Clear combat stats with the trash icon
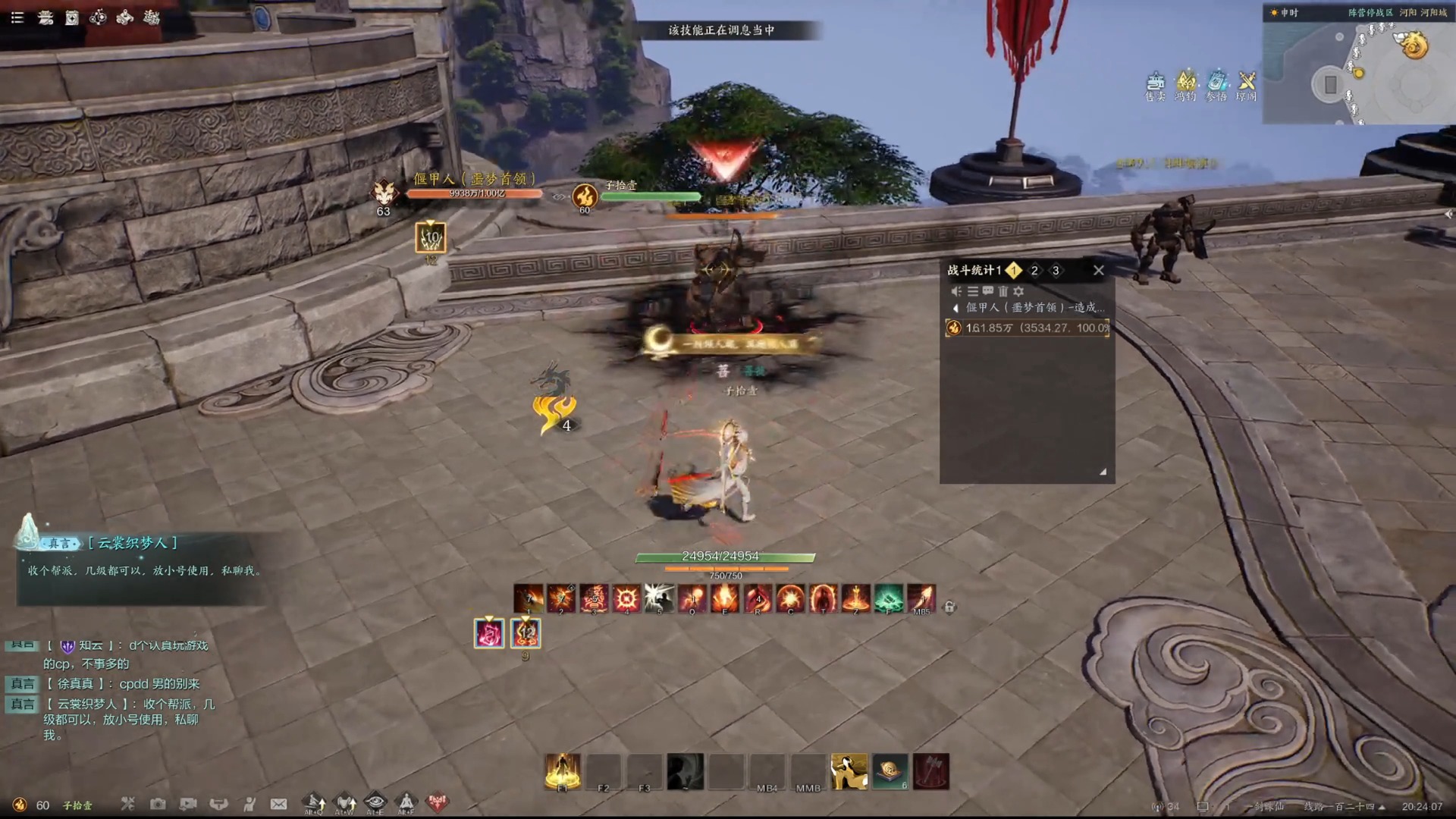The width and height of the screenshot is (1456, 819). coord(1003,291)
